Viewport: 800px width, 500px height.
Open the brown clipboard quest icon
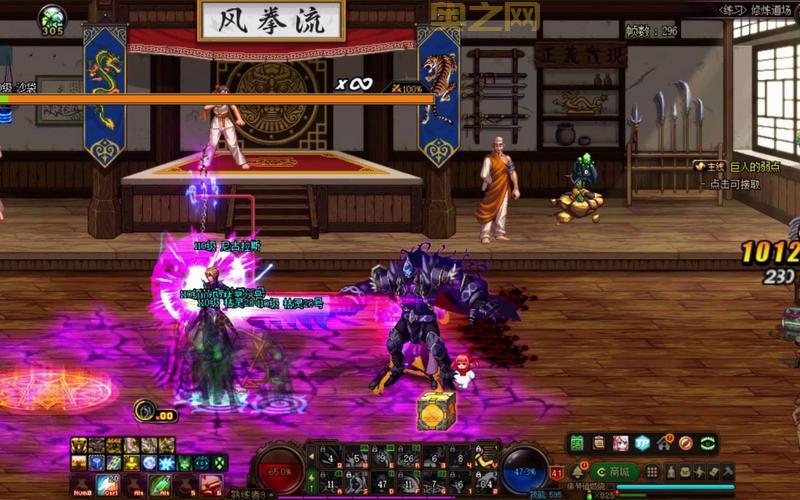[599, 443]
